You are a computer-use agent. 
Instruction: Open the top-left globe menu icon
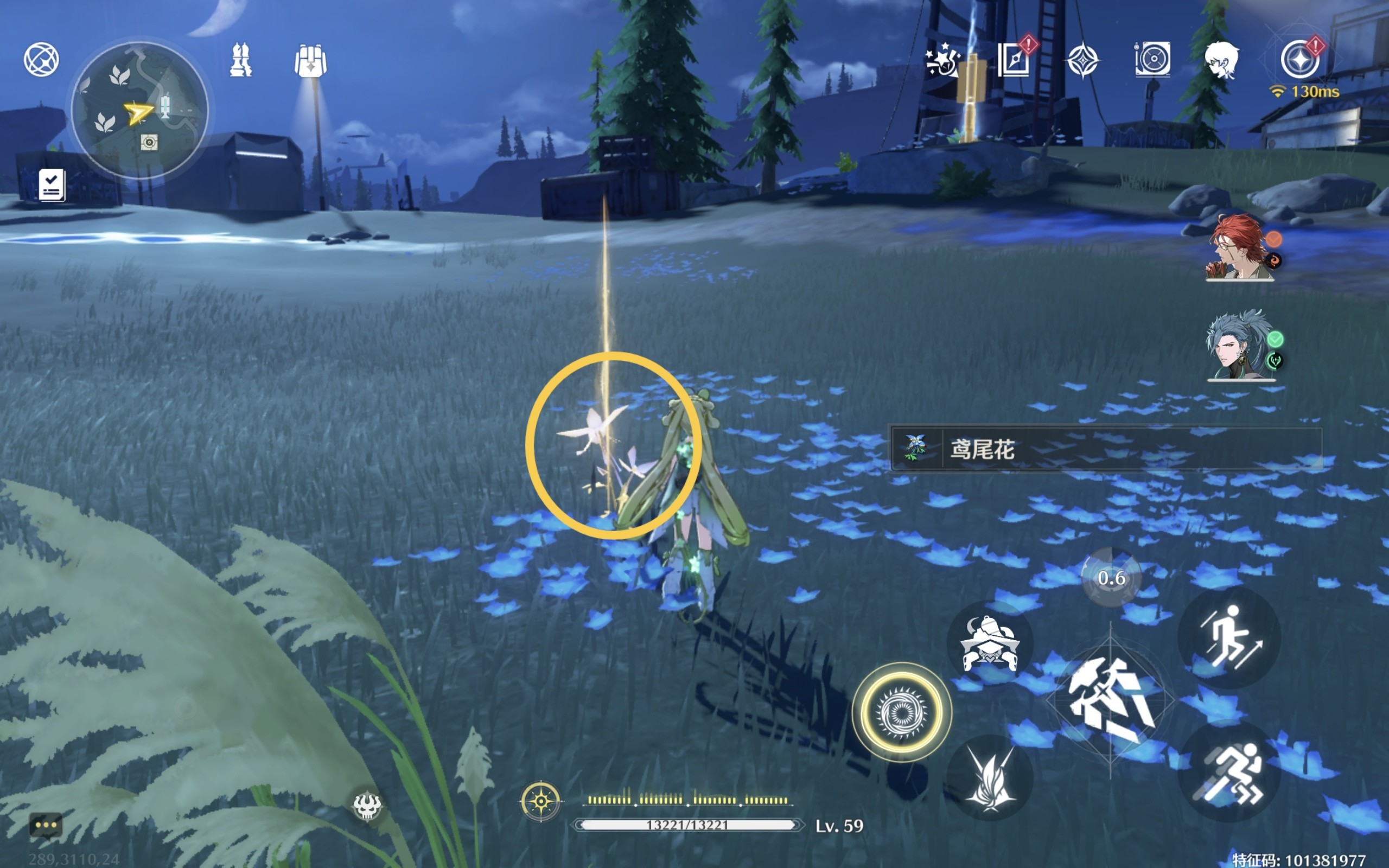41,59
